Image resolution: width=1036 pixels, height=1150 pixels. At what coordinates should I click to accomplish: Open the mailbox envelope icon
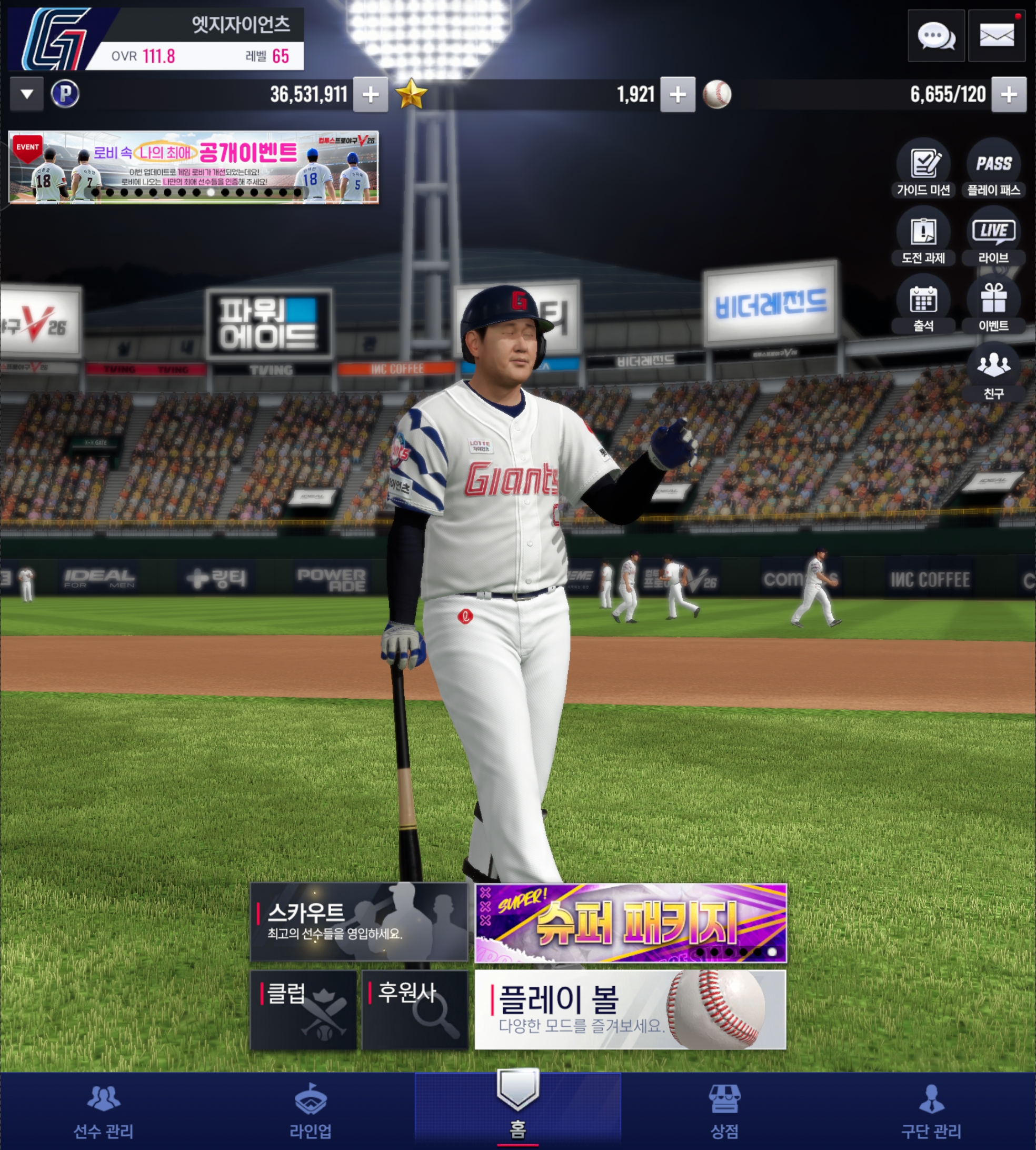click(x=996, y=36)
